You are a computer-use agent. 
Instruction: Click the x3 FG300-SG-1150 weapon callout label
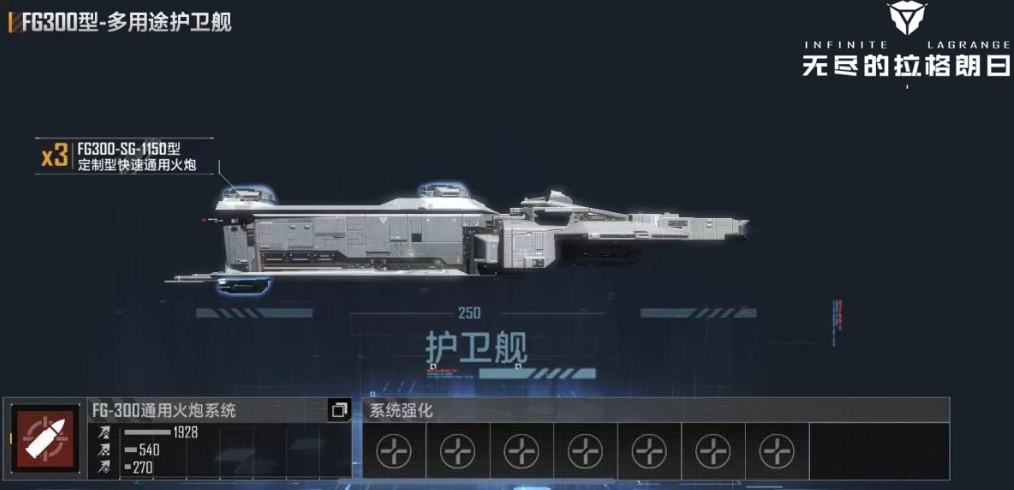[125, 156]
